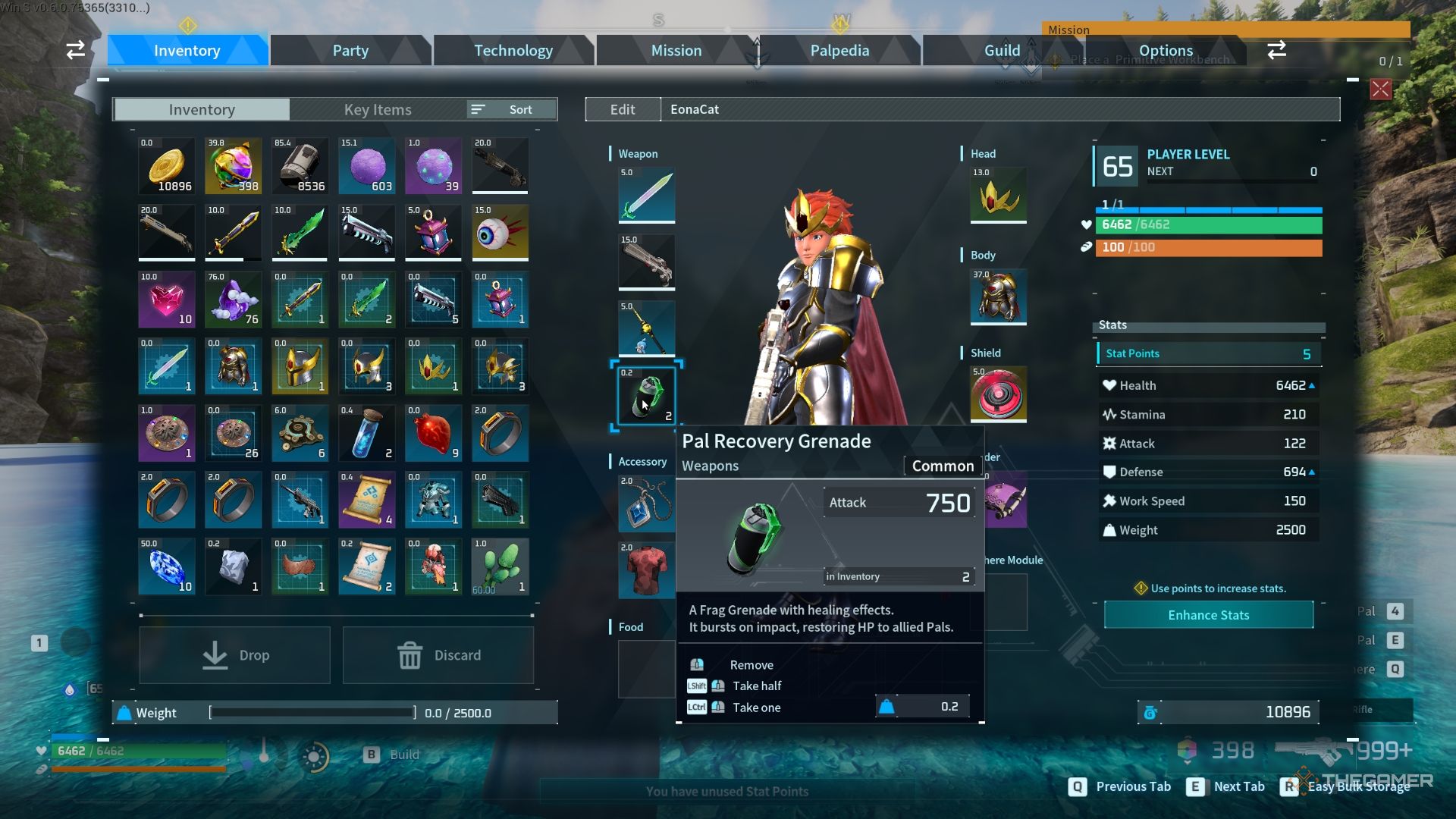The width and height of the screenshot is (1456, 819).
Task: Click the cactus item in inventory
Action: click(x=500, y=566)
